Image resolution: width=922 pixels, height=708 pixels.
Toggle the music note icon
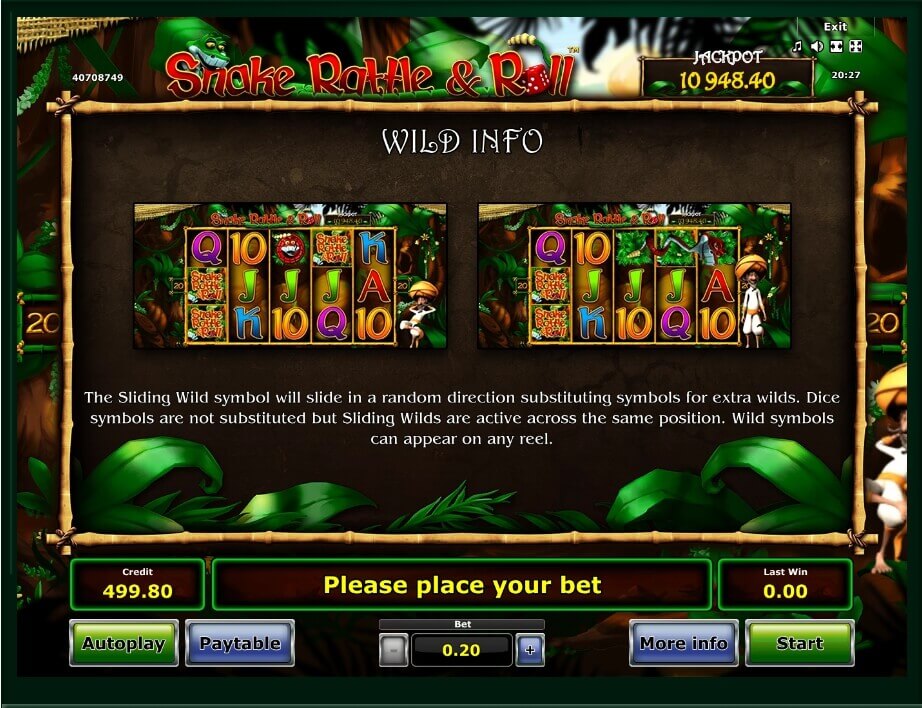(798, 46)
